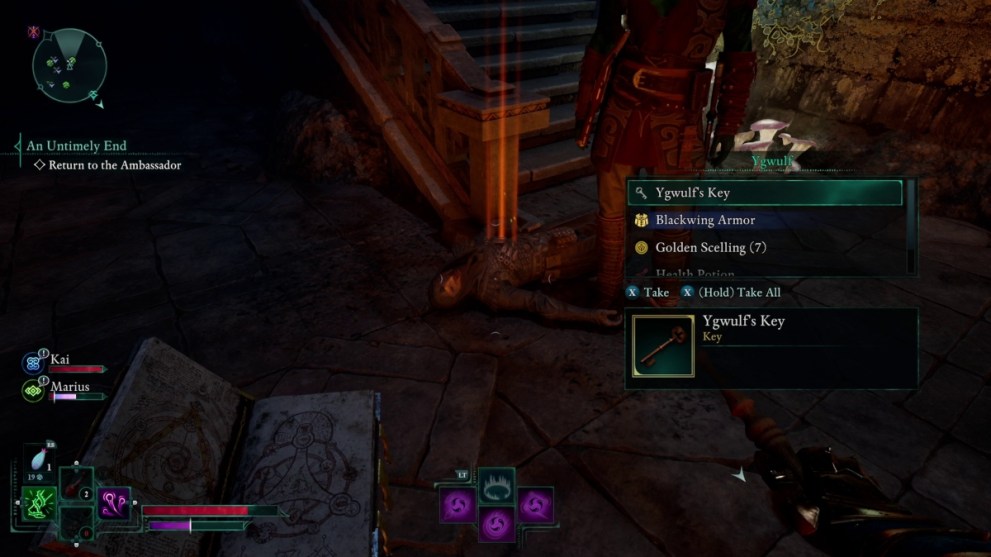
Task: Select the spiked crown ring ability icon
Action: [497, 488]
